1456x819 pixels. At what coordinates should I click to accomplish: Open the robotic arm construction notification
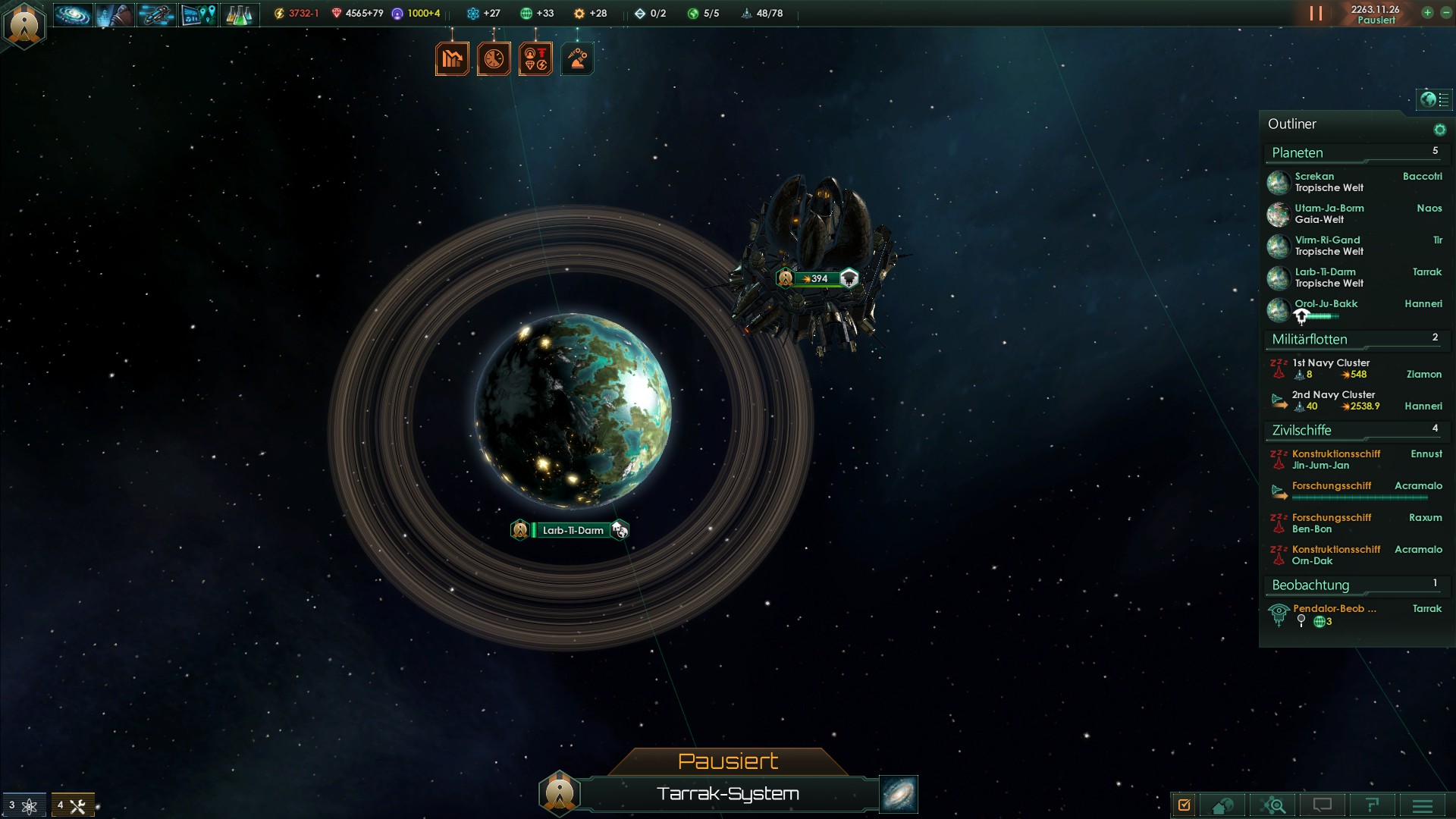point(577,58)
